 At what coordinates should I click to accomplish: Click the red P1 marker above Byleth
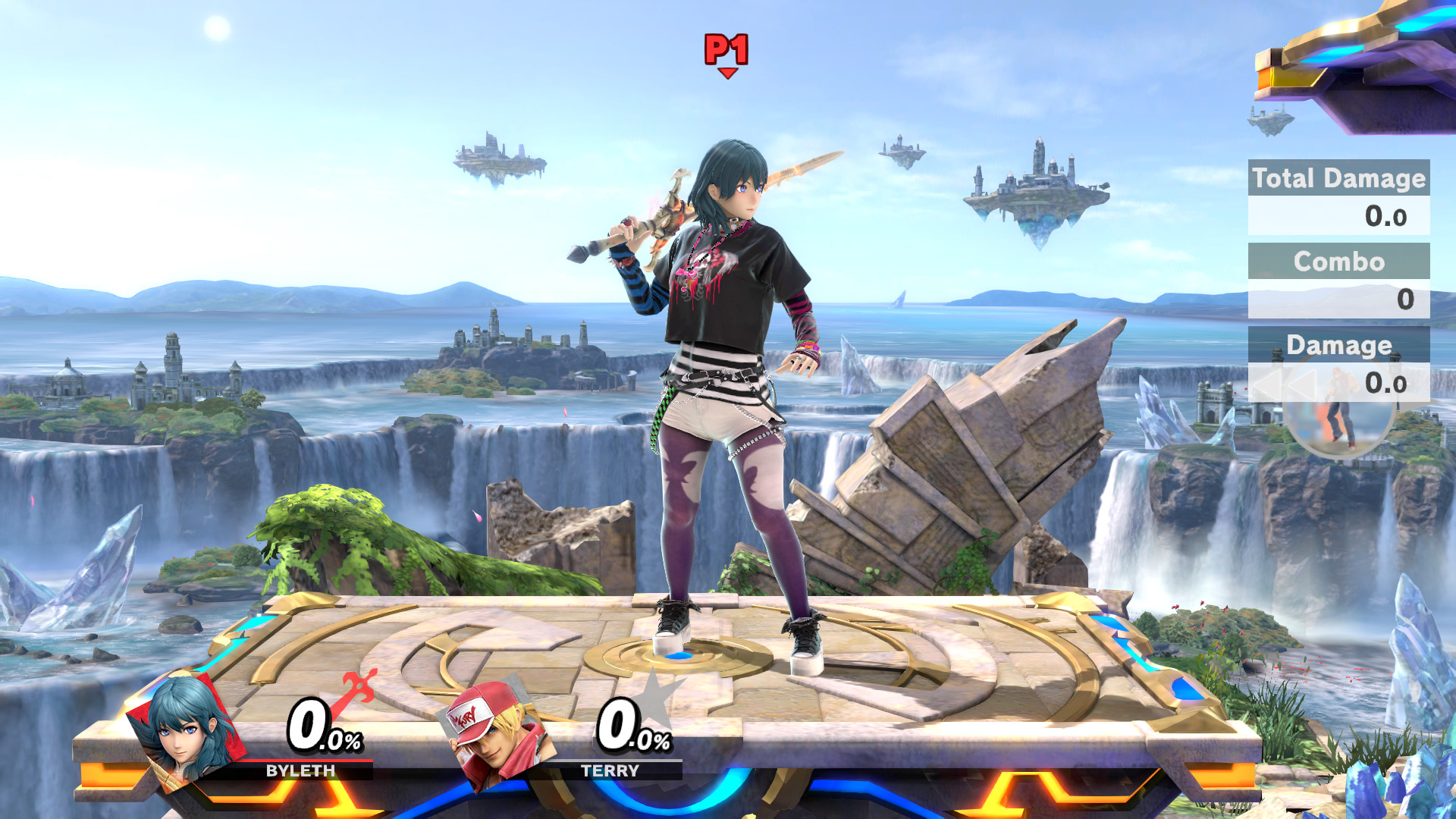point(726,49)
